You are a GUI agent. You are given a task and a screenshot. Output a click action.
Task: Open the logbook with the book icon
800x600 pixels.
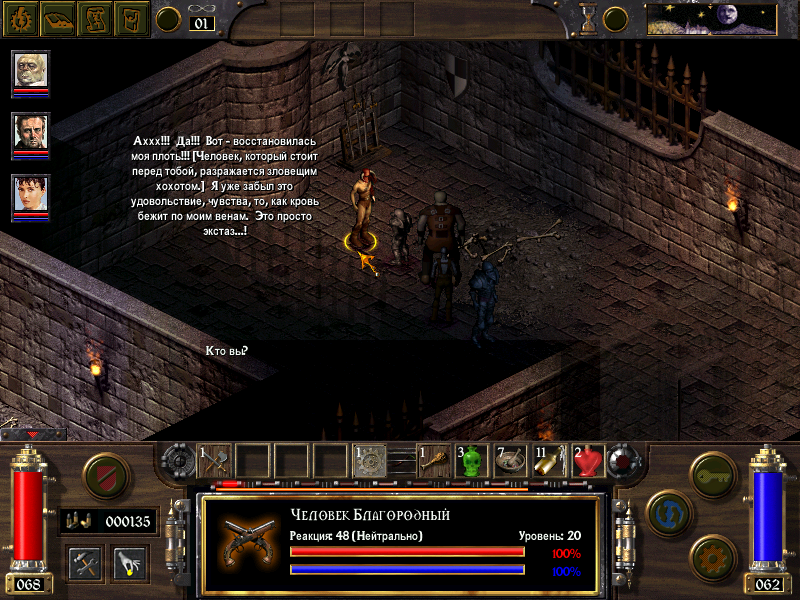(x=58, y=18)
